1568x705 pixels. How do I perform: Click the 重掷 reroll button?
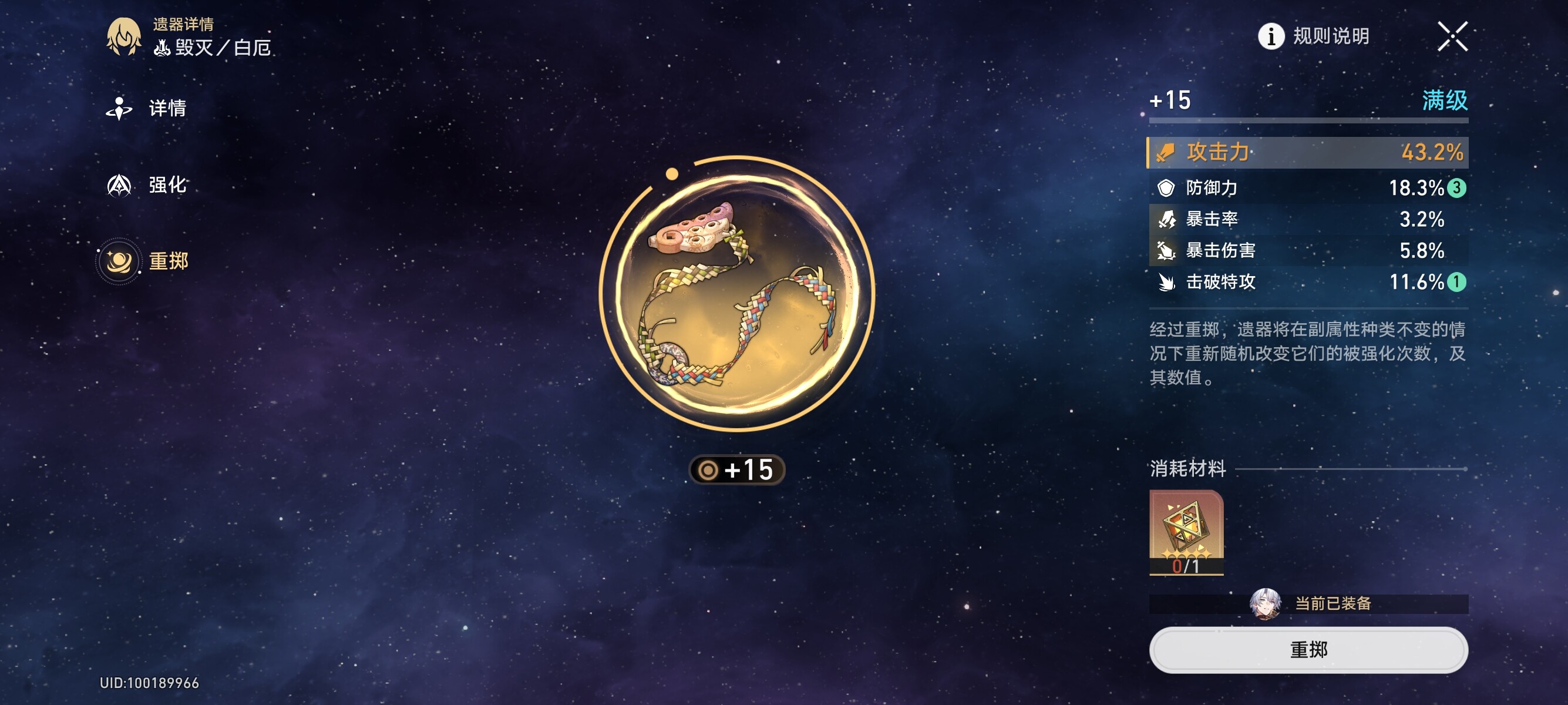click(1308, 650)
